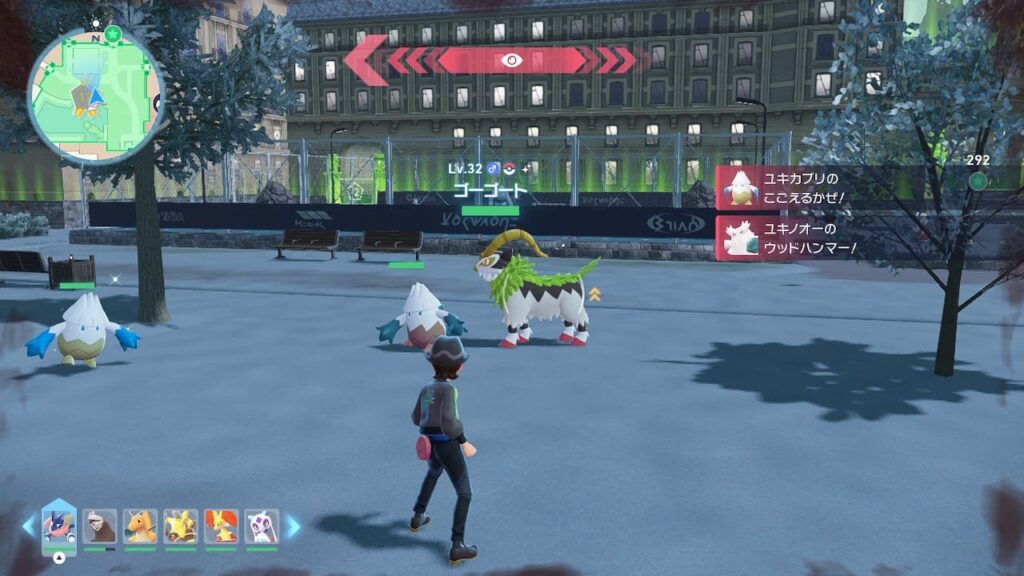Select Greninja in the party bar
The image size is (1024, 576).
[59, 526]
